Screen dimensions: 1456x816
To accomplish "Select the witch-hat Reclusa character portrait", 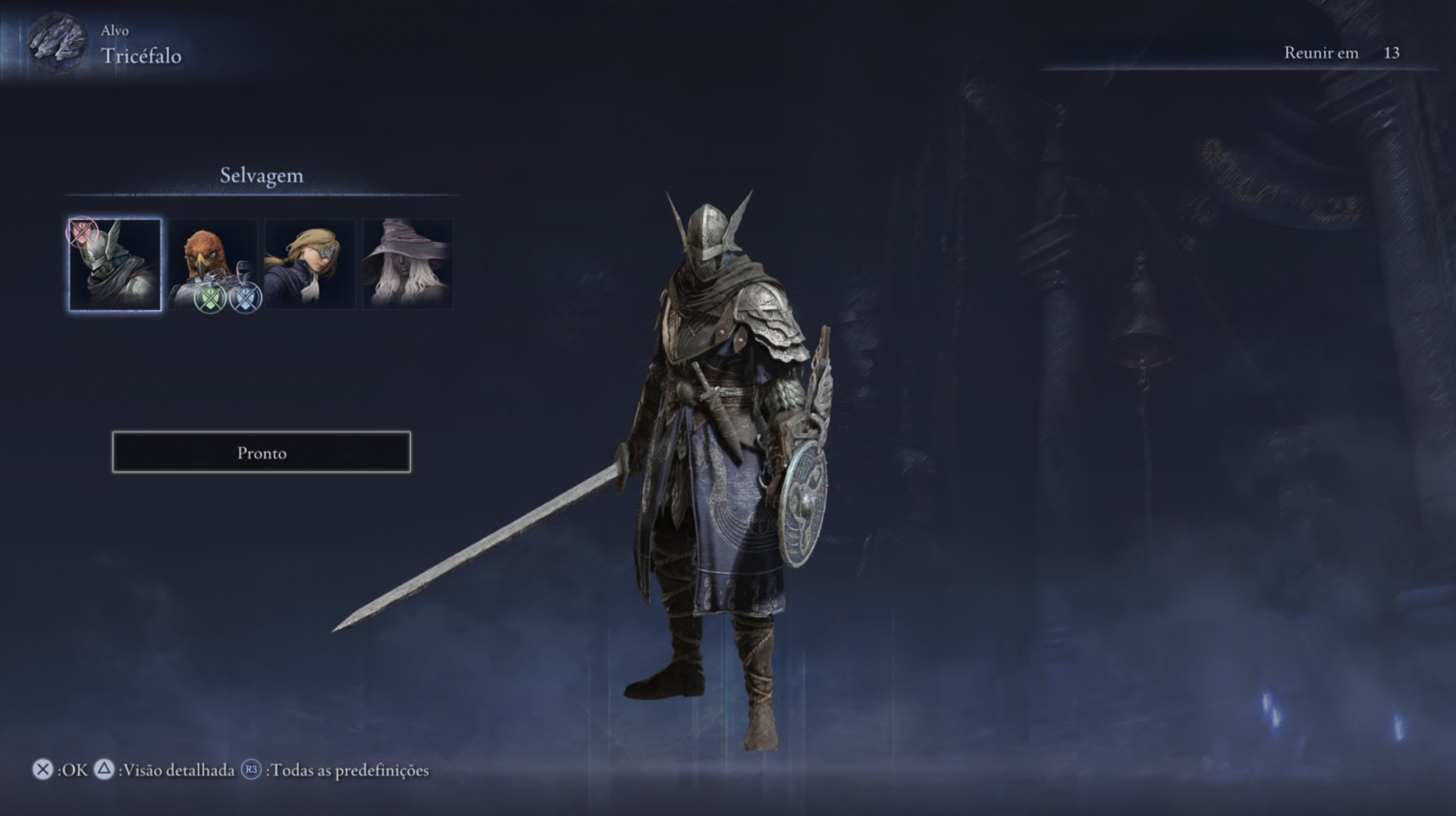I will pyautogui.click(x=406, y=264).
